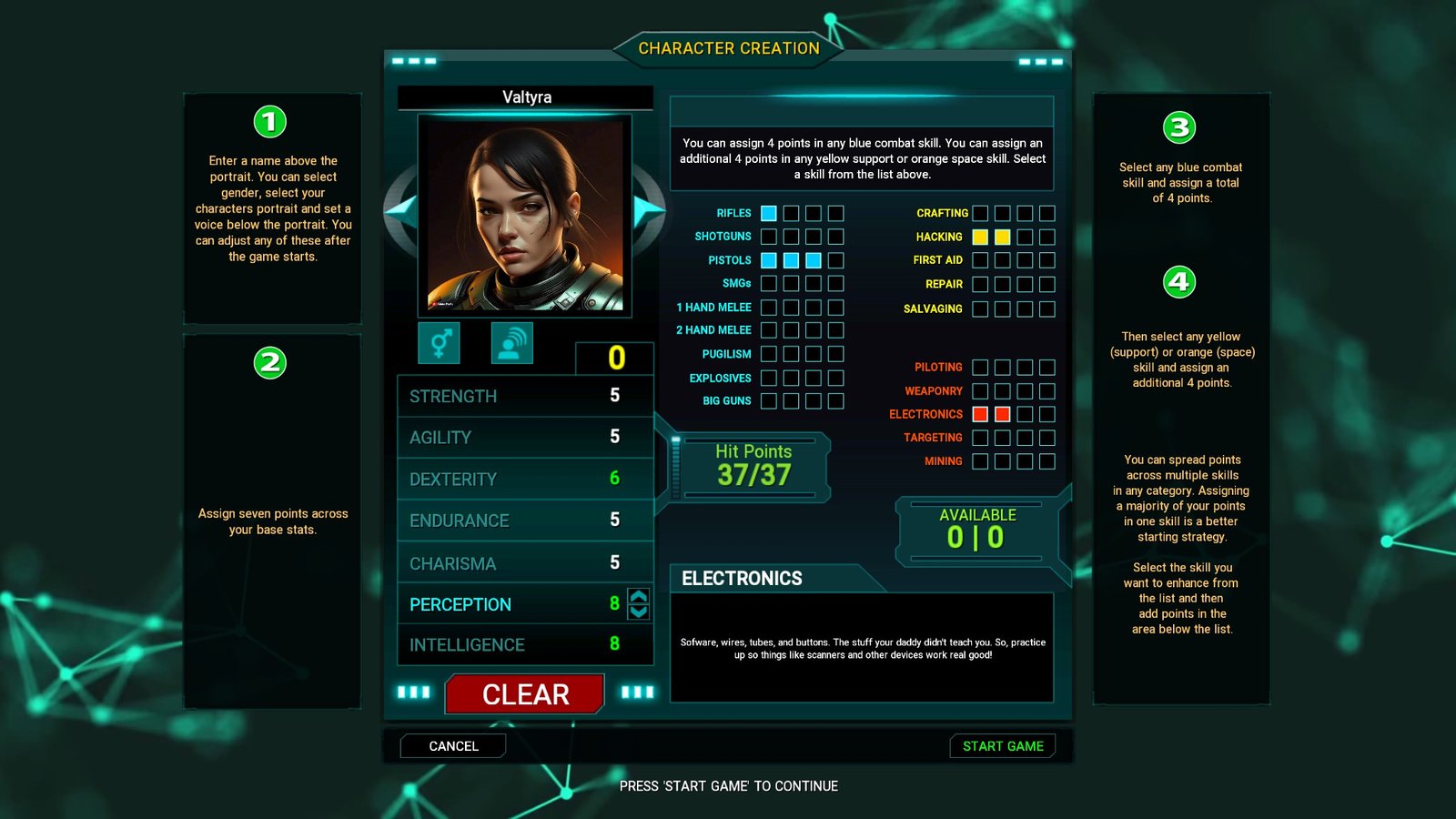Change the character voice icon
The image size is (1456, 819).
pyautogui.click(x=511, y=343)
